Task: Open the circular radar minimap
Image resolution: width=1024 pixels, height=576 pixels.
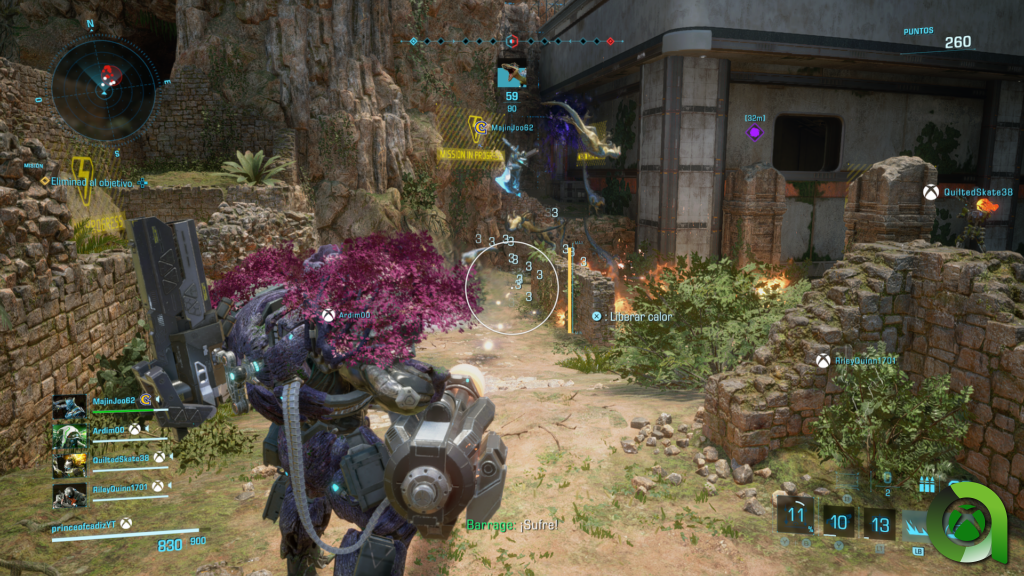Action: tap(104, 80)
